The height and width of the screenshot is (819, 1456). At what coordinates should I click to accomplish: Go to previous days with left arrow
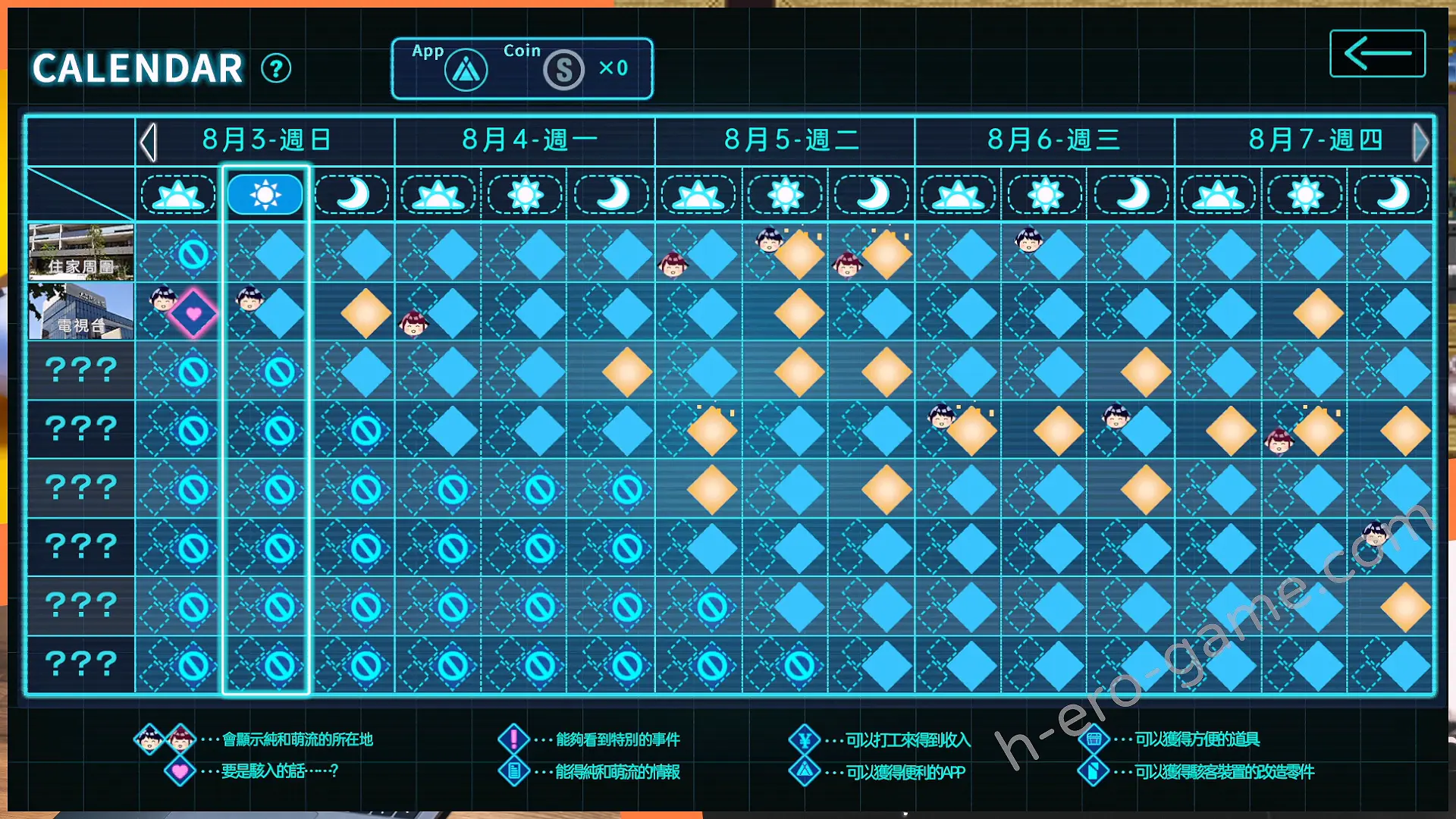click(149, 142)
